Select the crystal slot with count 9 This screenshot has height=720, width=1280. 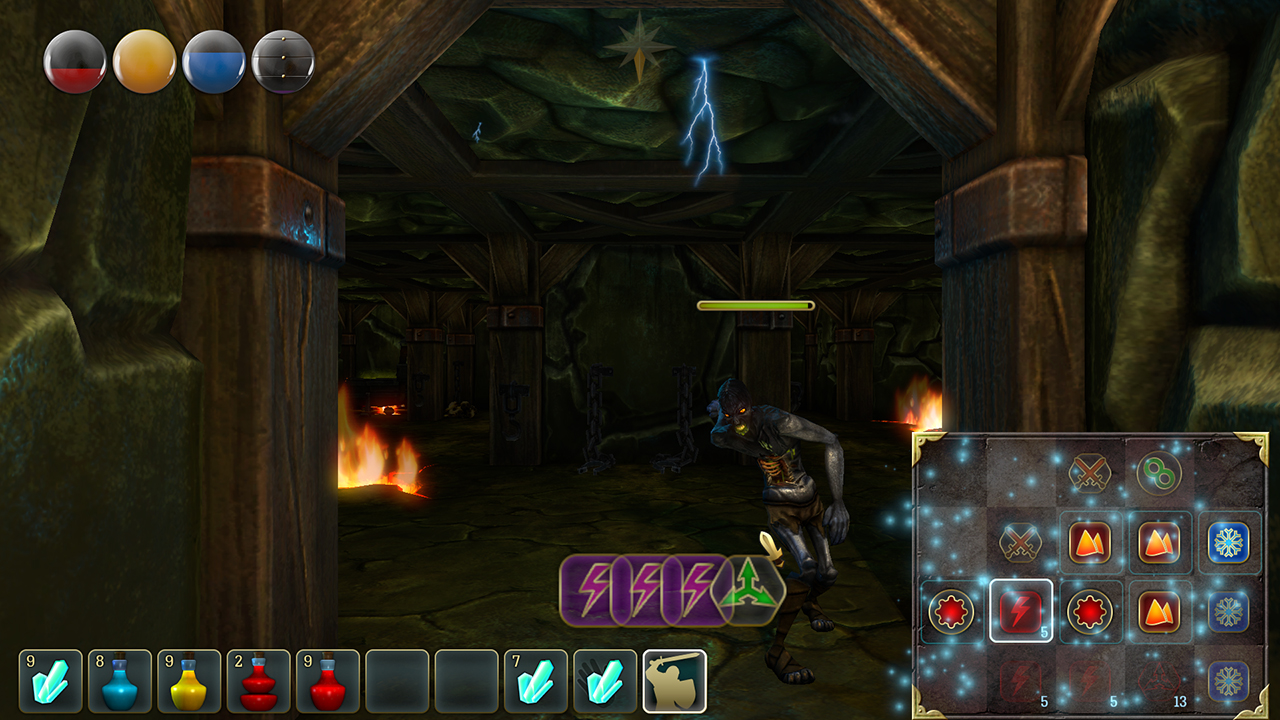click(x=50, y=681)
